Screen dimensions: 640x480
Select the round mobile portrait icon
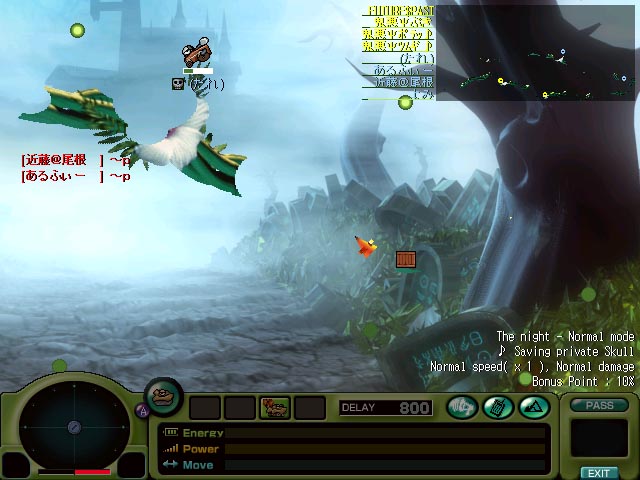pos(164,397)
